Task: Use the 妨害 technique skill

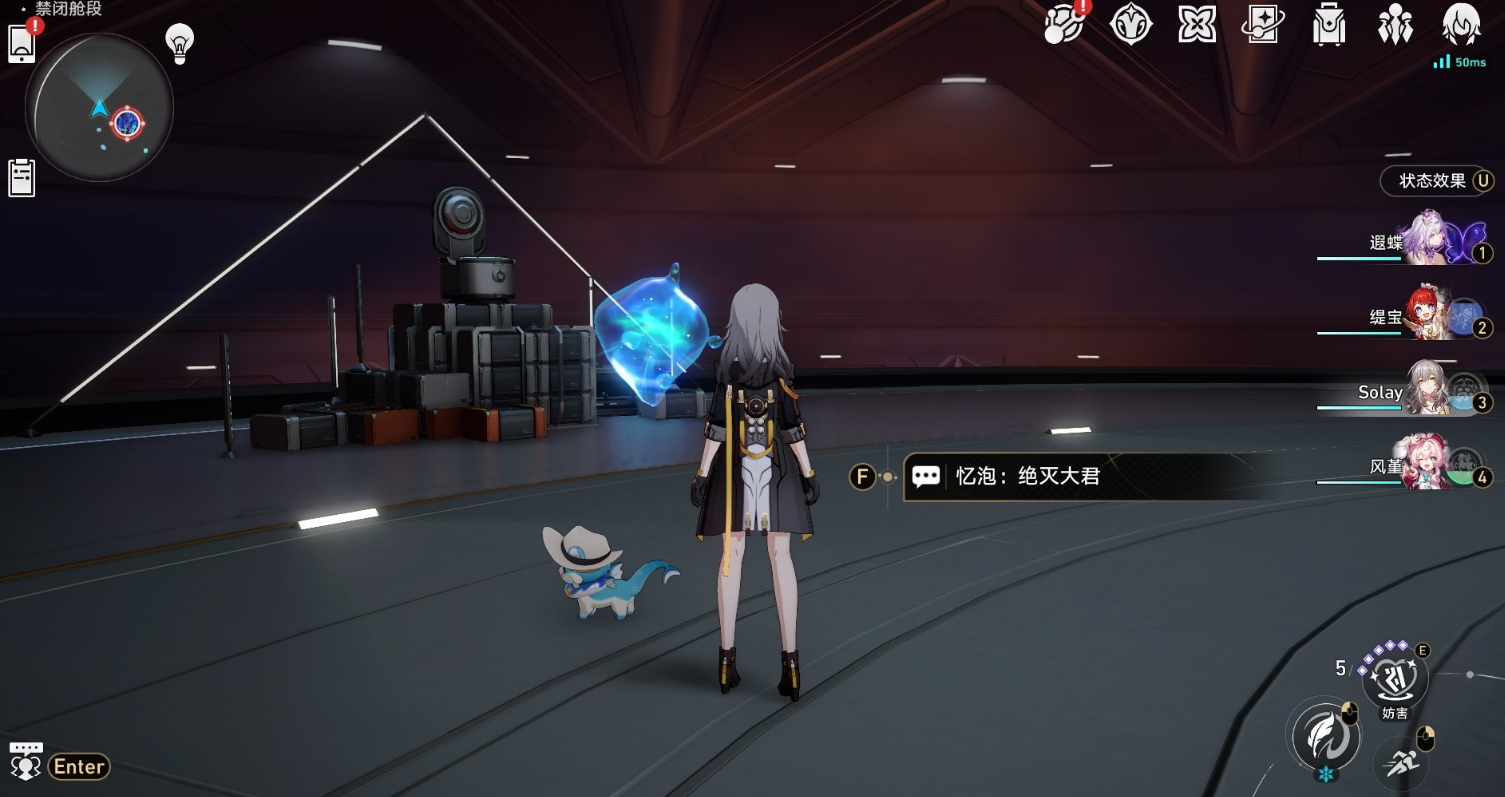Action: click(1395, 681)
